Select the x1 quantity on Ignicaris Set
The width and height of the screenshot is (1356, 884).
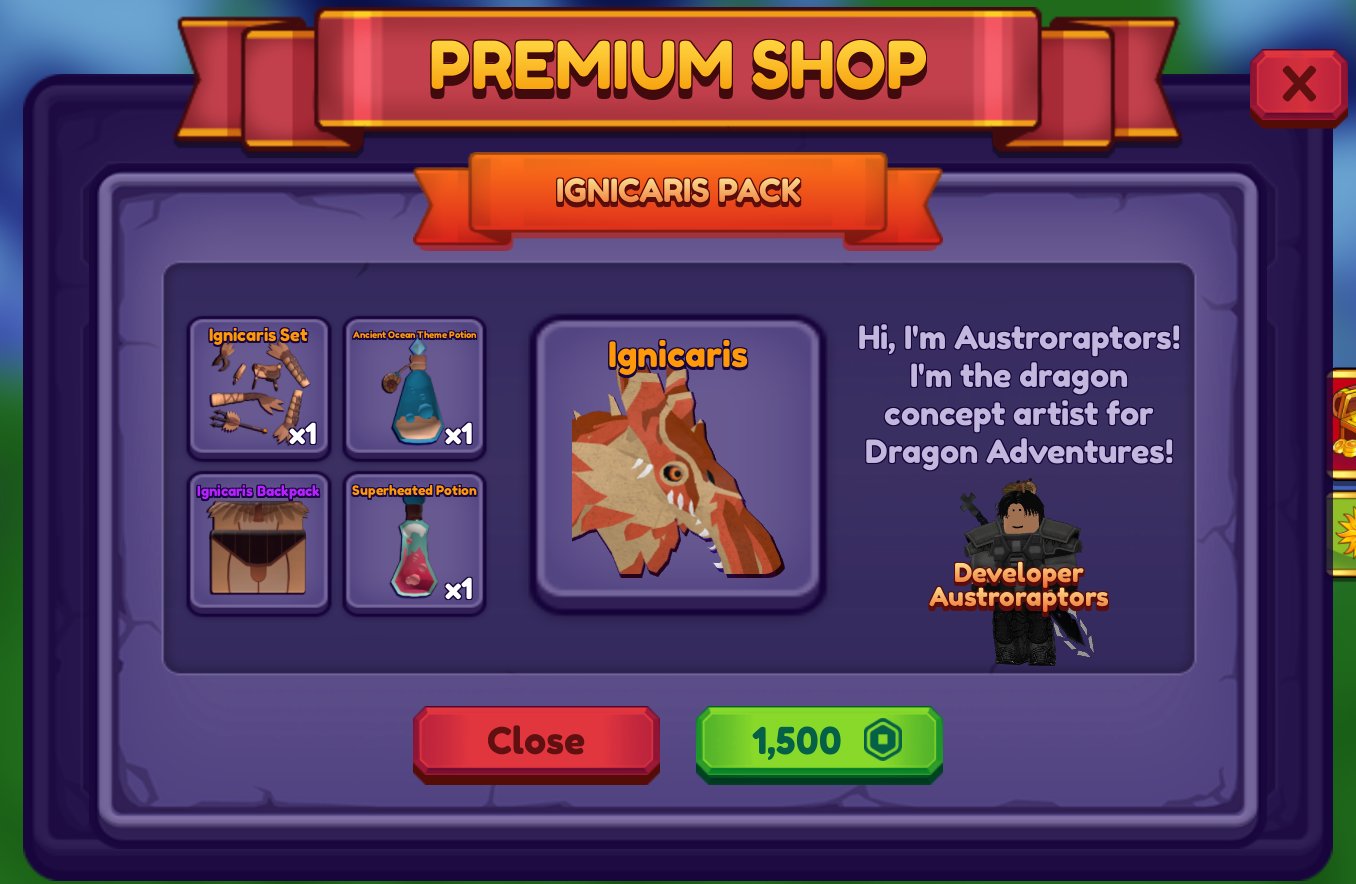[x=304, y=434]
